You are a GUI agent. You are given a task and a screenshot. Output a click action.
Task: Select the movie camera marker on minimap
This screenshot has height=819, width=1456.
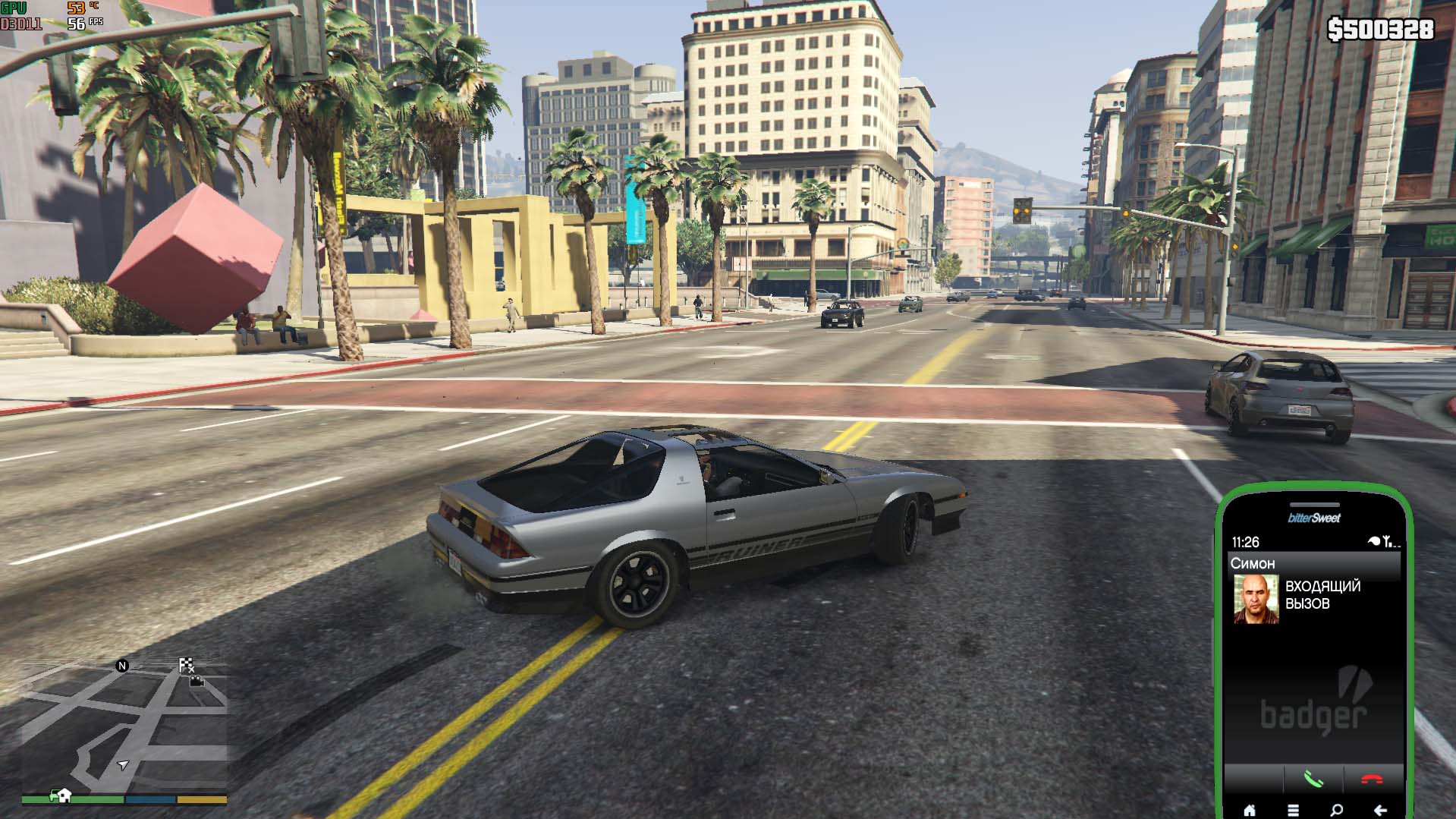197,681
